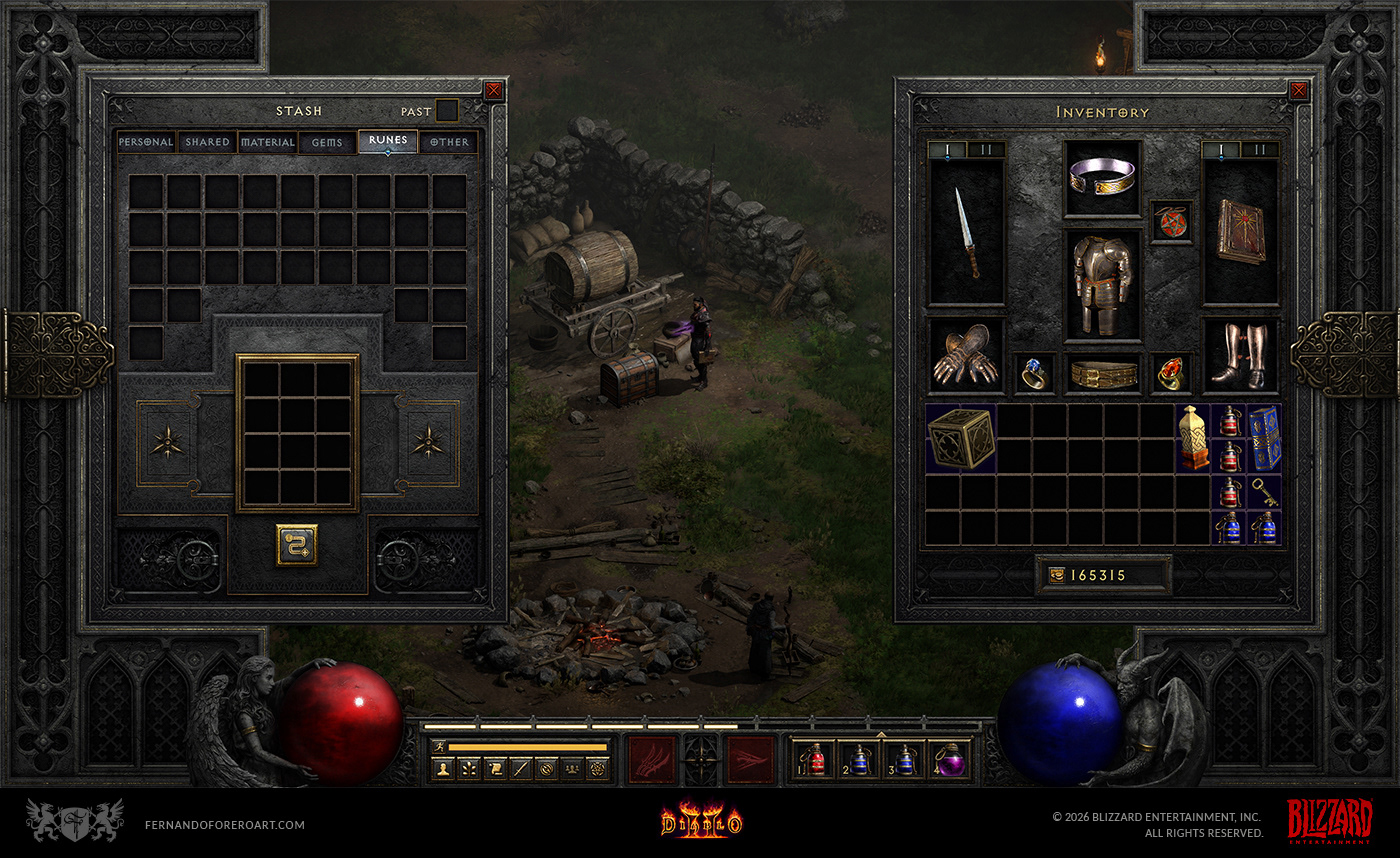Use the purple potion in belt slot 4

click(x=949, y=761)
